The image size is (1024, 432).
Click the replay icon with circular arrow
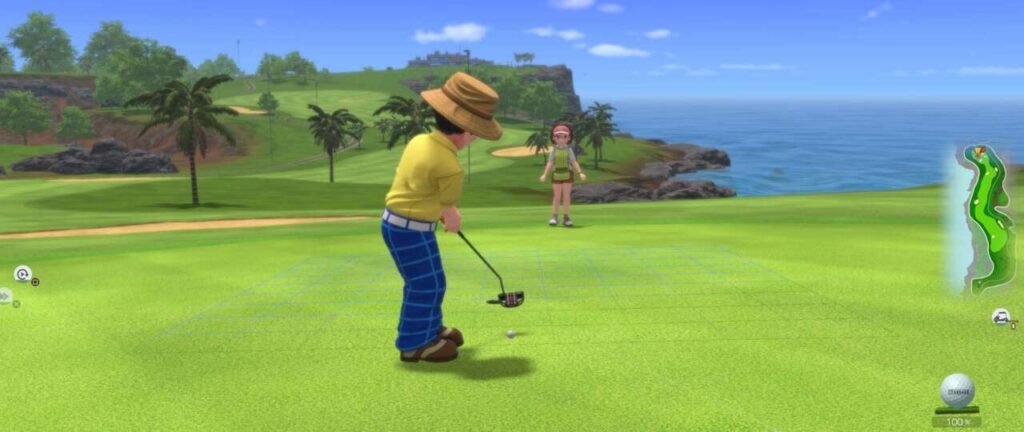click(22, 273)
